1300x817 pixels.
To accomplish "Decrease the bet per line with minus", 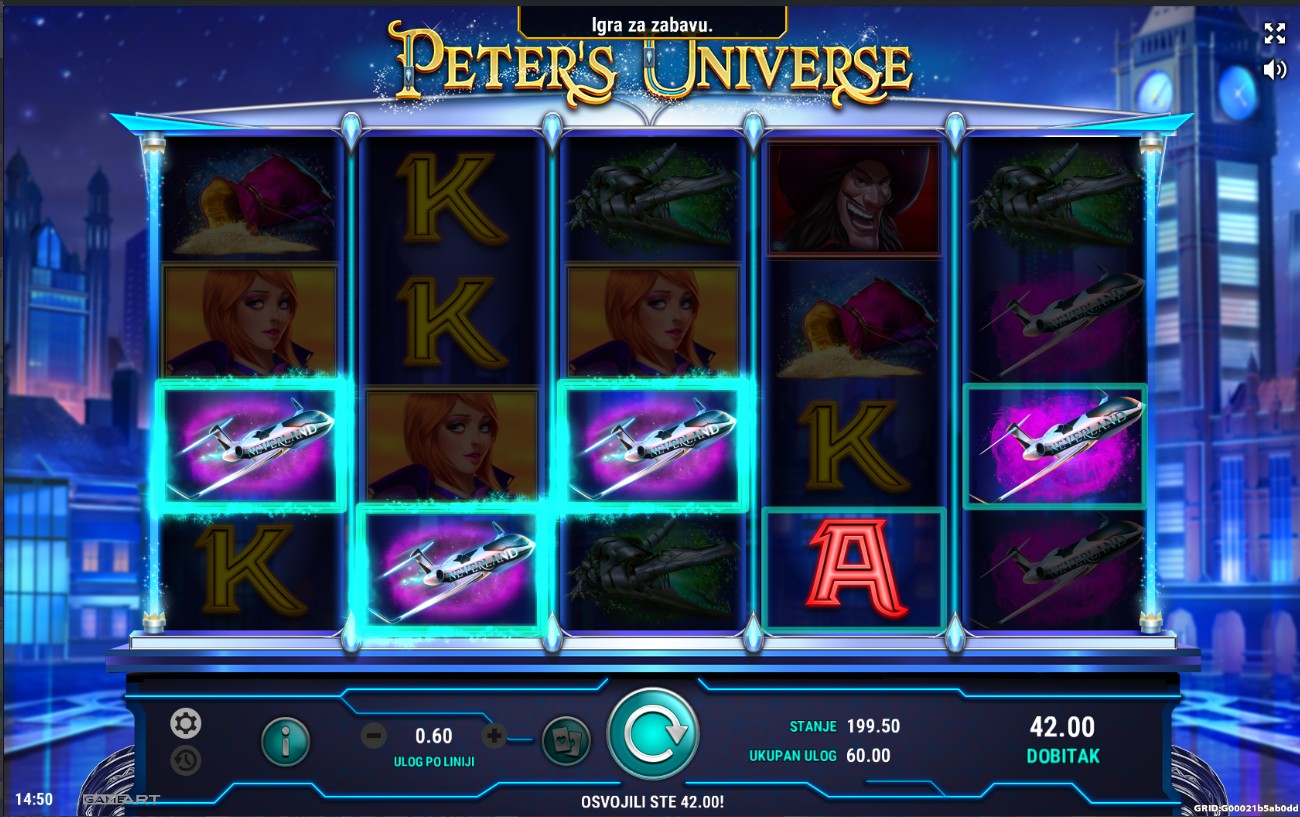I will coord(374,737).
